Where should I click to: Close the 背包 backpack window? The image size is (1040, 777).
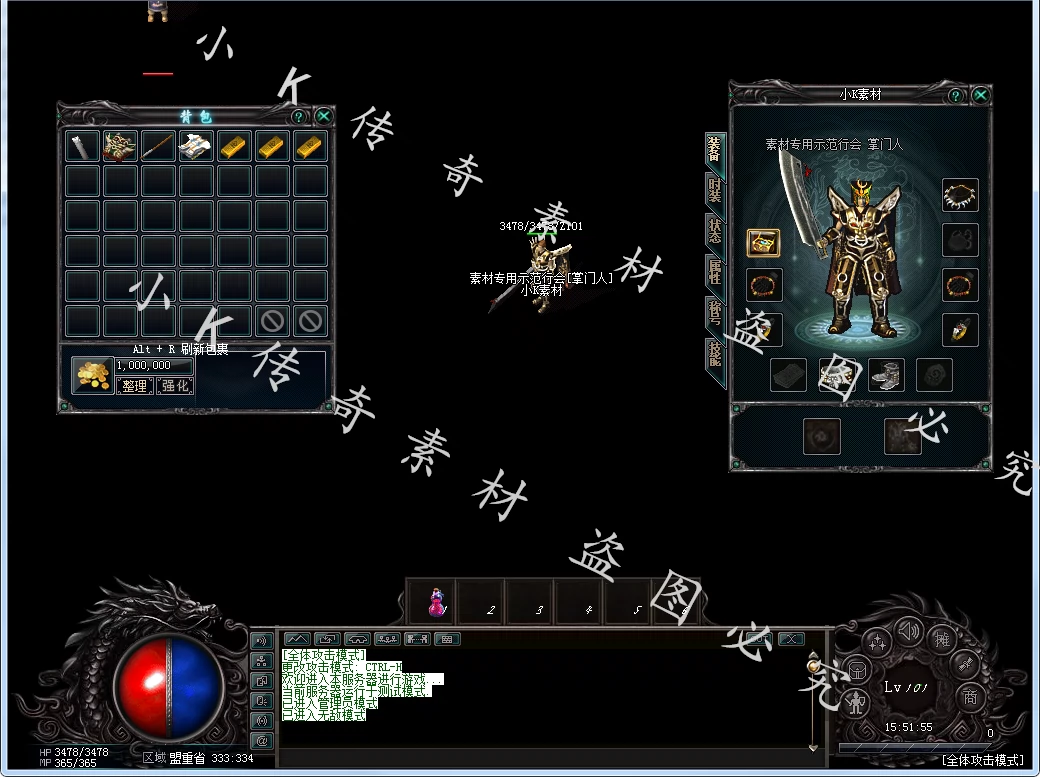(x=323, y=116)
